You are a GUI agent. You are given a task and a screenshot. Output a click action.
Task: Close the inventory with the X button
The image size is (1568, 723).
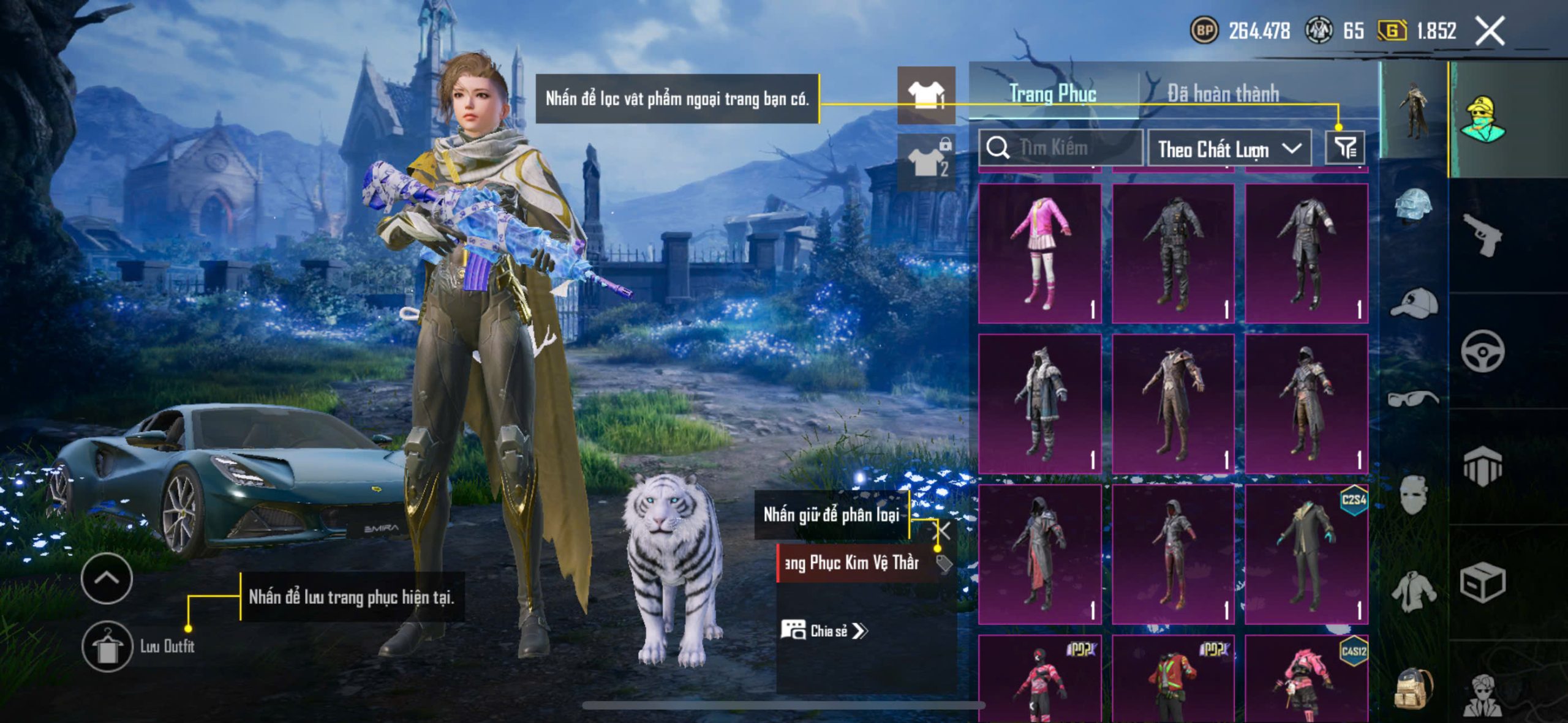tap(1490, 31)
